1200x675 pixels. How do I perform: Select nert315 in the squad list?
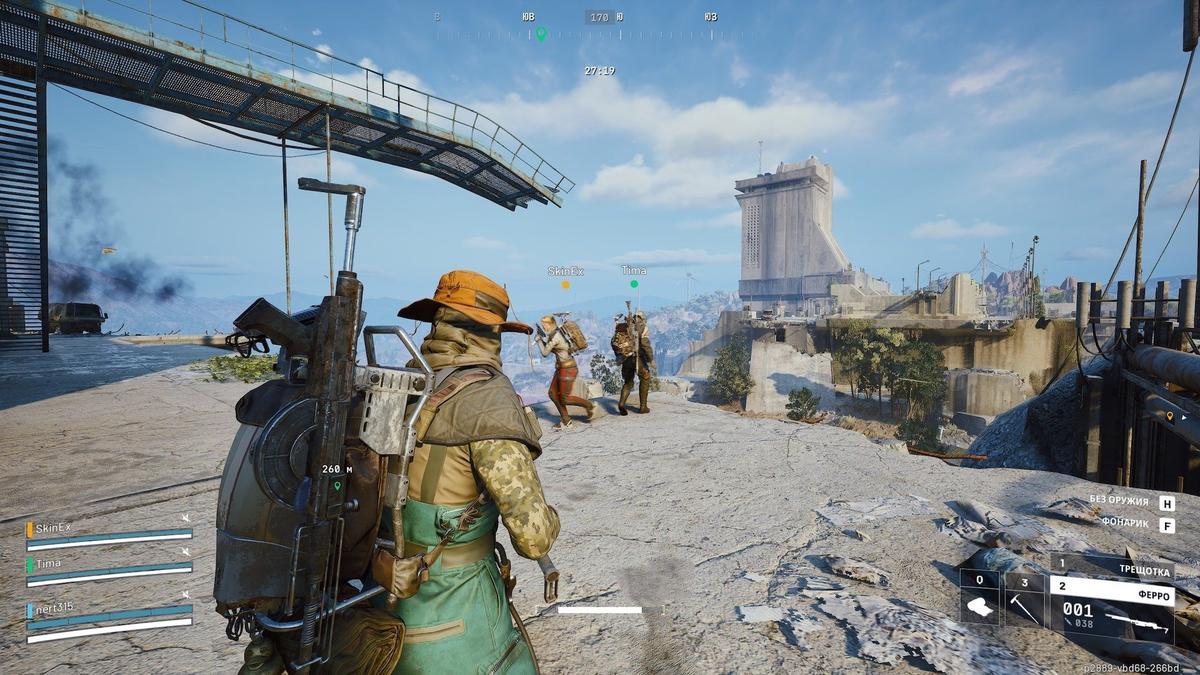(x=54, y=609)
